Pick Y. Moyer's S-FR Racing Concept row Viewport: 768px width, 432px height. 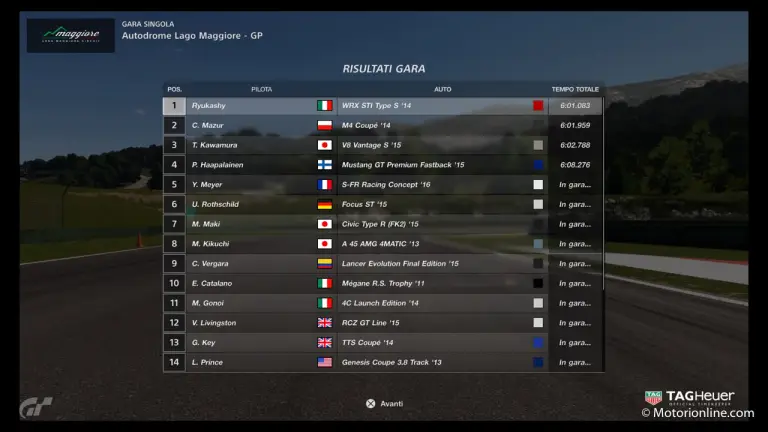(x=383, y=184)
